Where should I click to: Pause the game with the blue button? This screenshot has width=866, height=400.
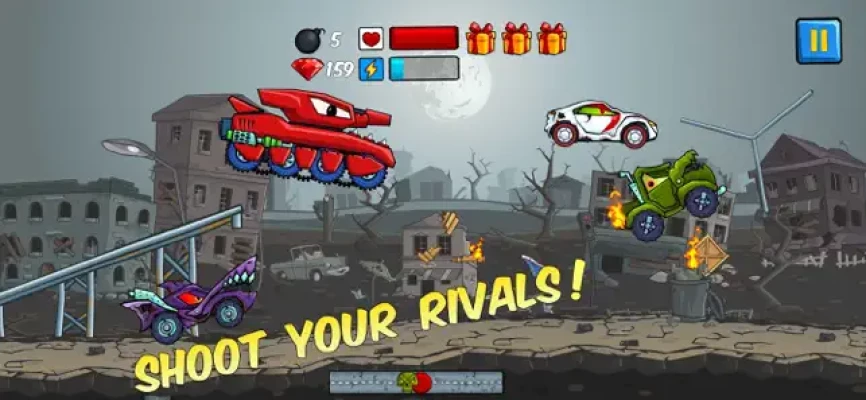click(x=818, y=40)
